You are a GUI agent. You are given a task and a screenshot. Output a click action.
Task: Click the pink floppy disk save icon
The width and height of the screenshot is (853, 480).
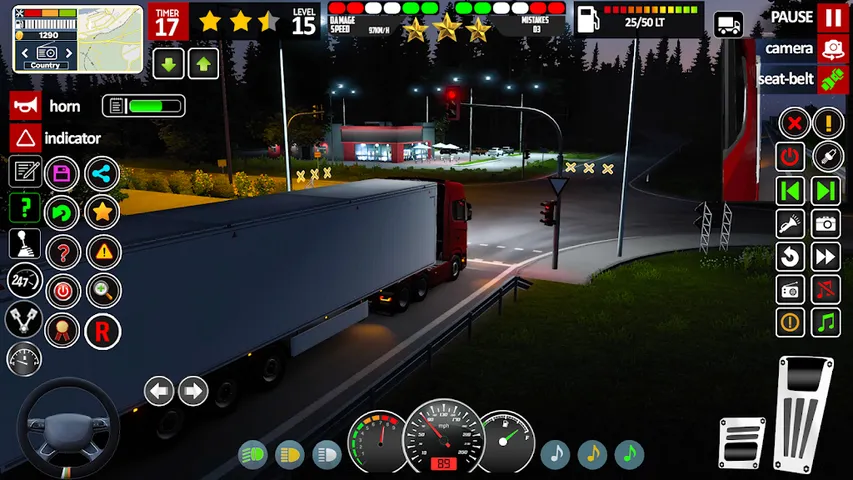tap(63, 173)
